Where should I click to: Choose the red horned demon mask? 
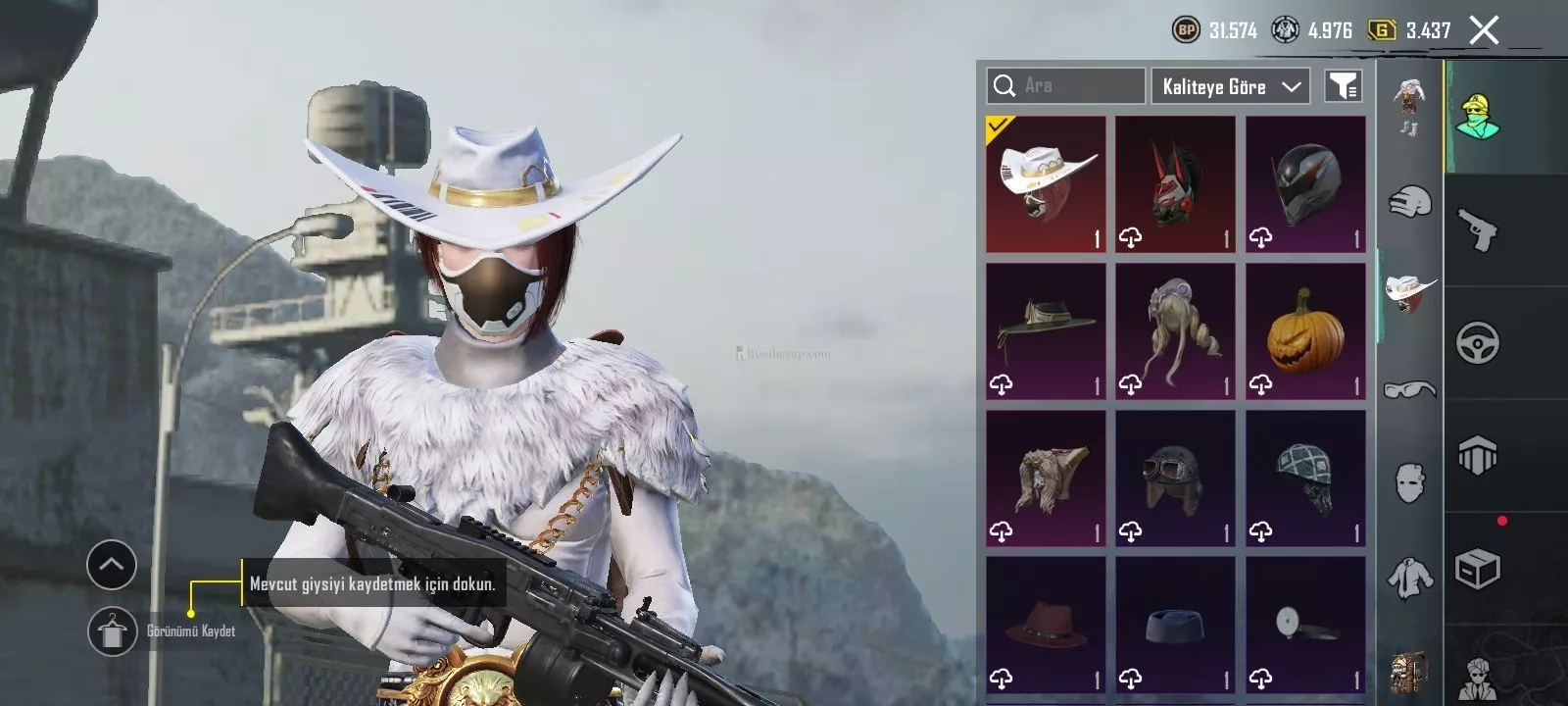click(1175, 184)
